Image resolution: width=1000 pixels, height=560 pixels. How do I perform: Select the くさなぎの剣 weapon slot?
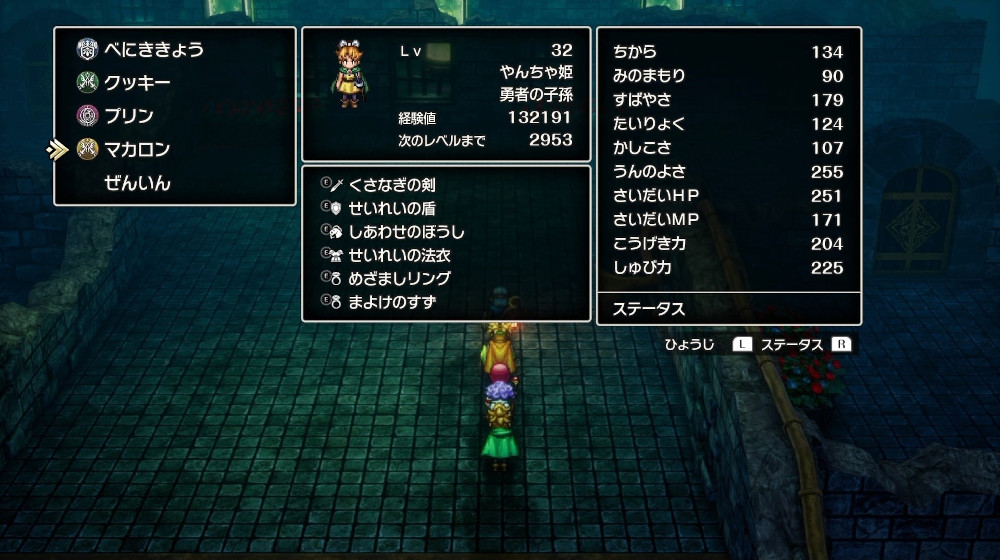tap(391, 185)
